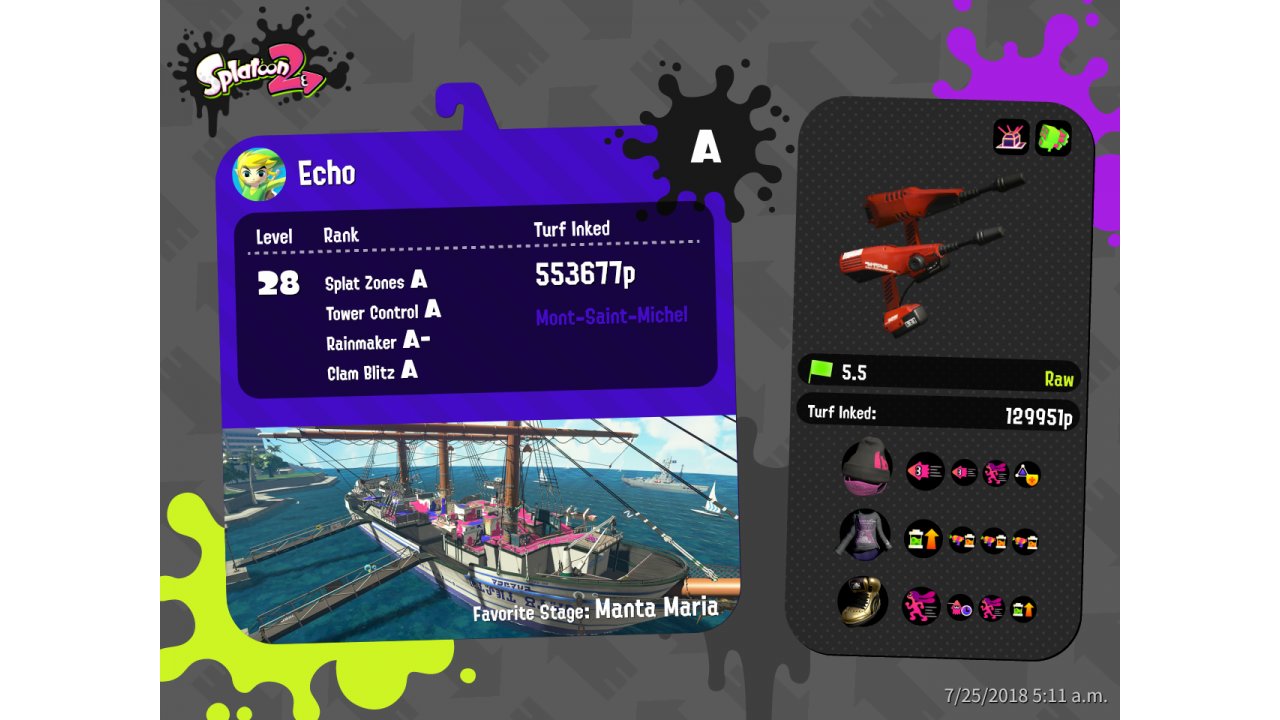
Task: Inspect the clothing's main Ink Recovery Up ability
Action: coord(924,539)
